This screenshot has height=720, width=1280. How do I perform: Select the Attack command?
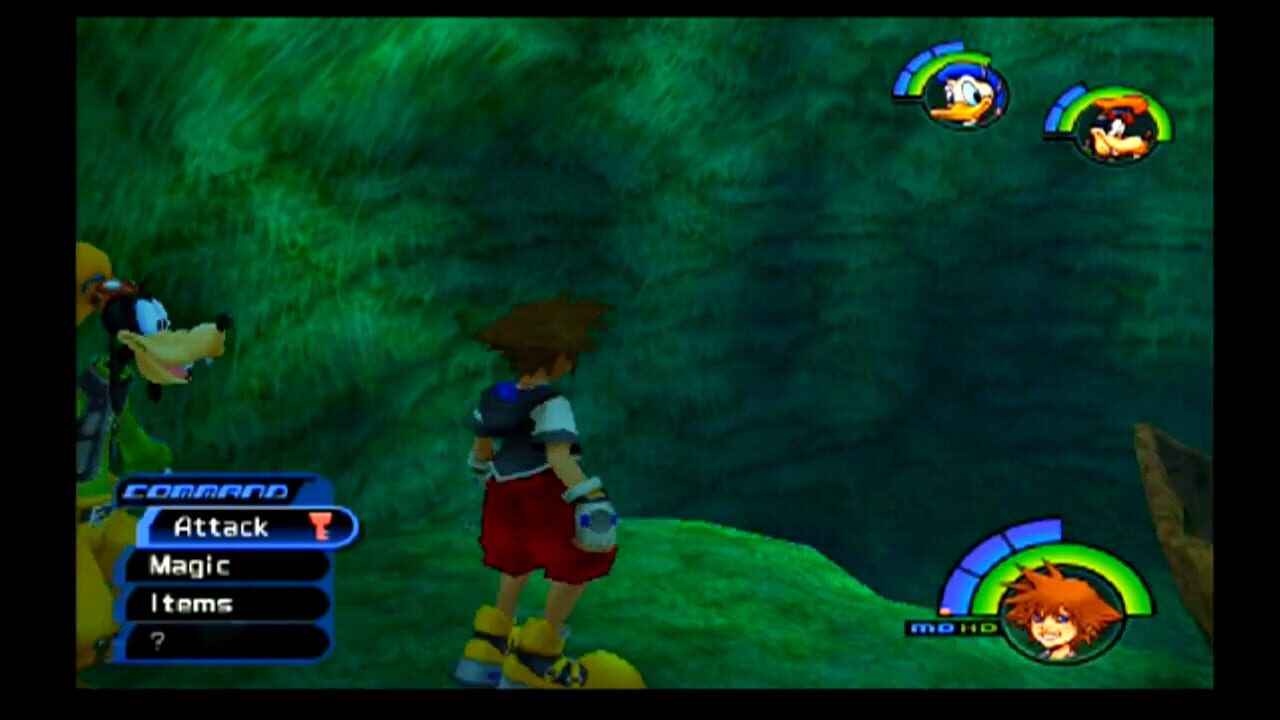point(222,527)
